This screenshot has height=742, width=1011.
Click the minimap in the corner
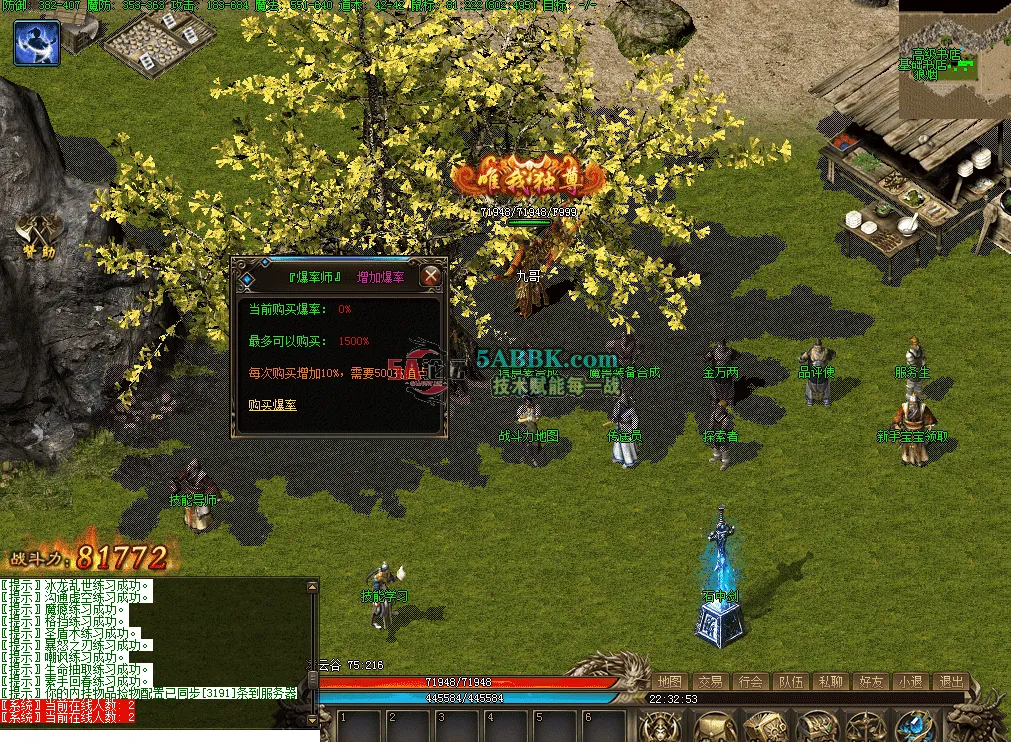[x=954, y=59]
